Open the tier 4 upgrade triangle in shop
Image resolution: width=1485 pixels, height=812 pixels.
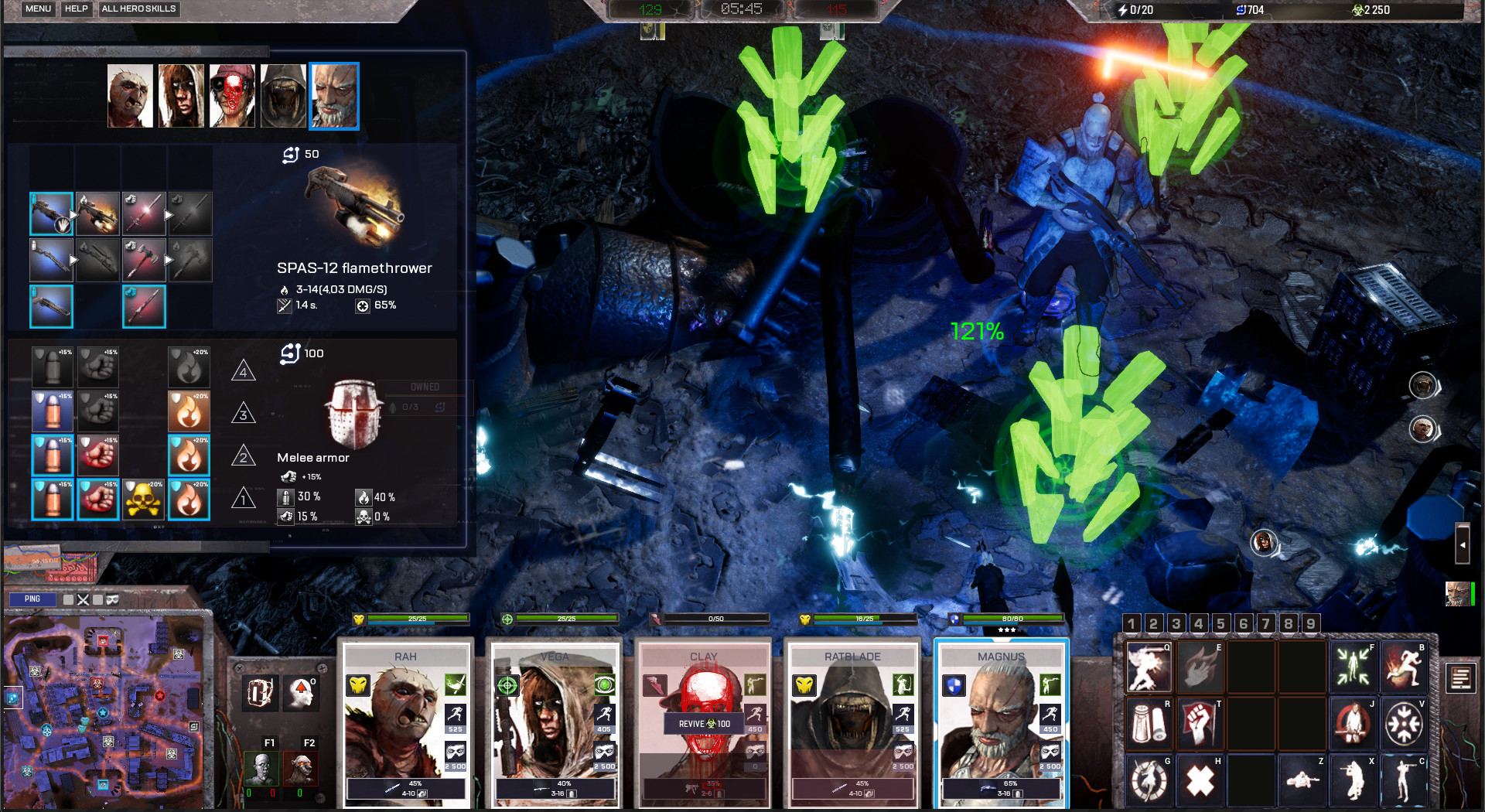point(245,372)
